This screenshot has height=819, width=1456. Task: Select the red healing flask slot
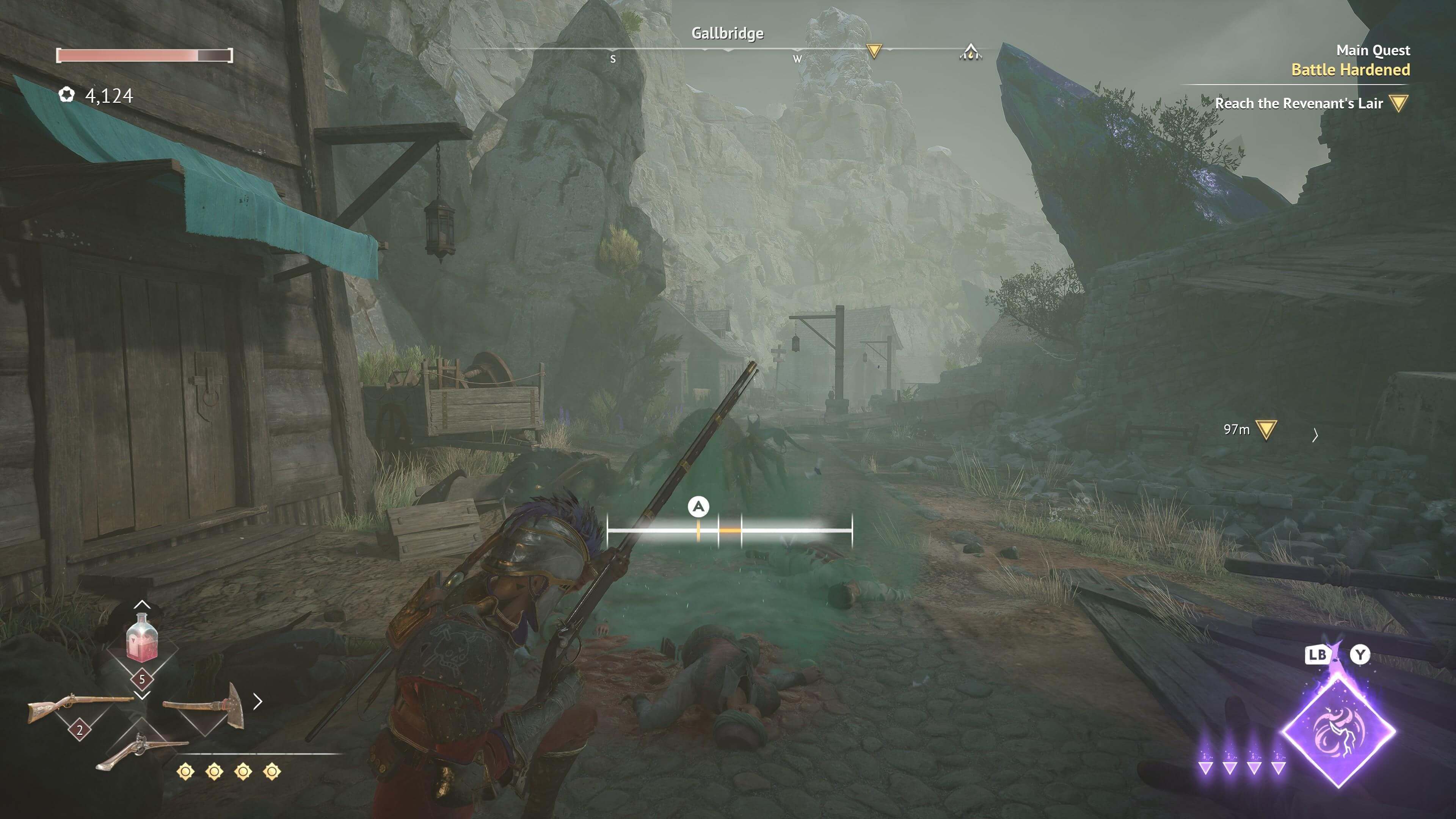tap(142, 639)
